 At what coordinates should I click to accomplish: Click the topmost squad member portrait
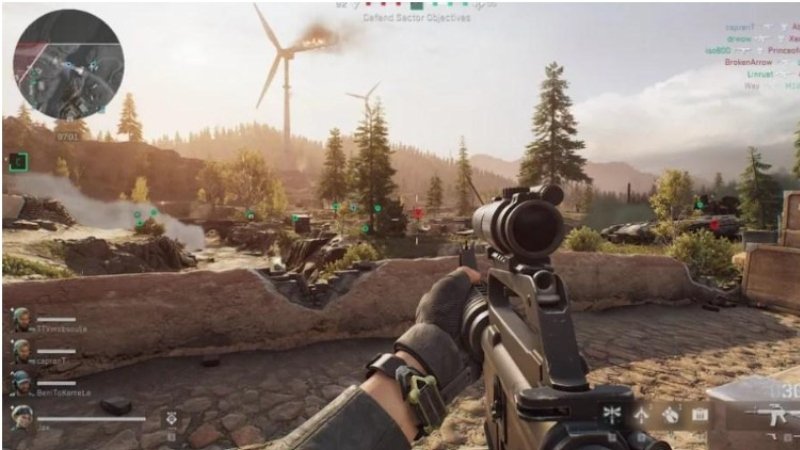coord(21,318)
